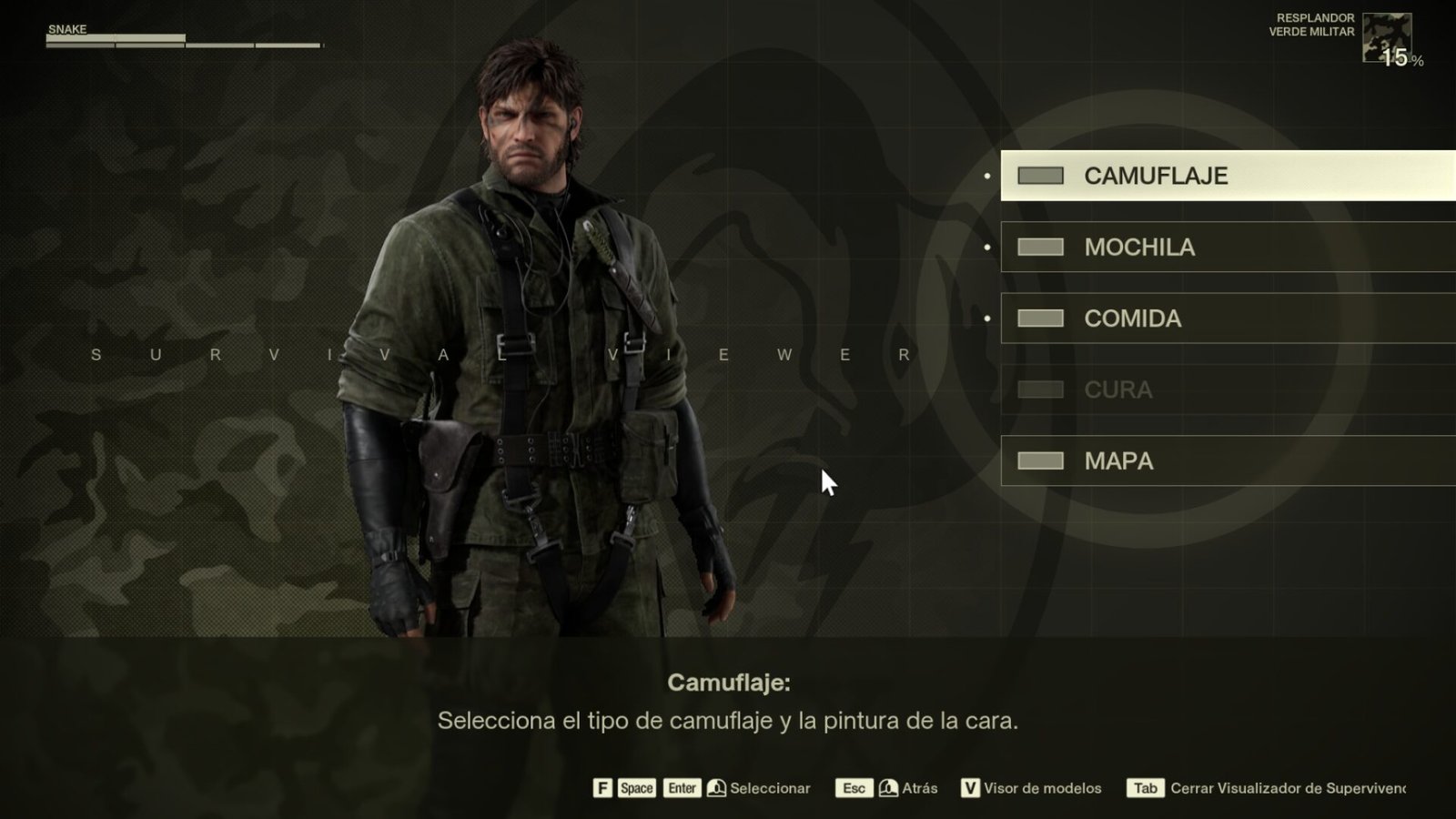Click the camouflage pattern thumbnail

pyautogui.click(x=1386, y=37)
